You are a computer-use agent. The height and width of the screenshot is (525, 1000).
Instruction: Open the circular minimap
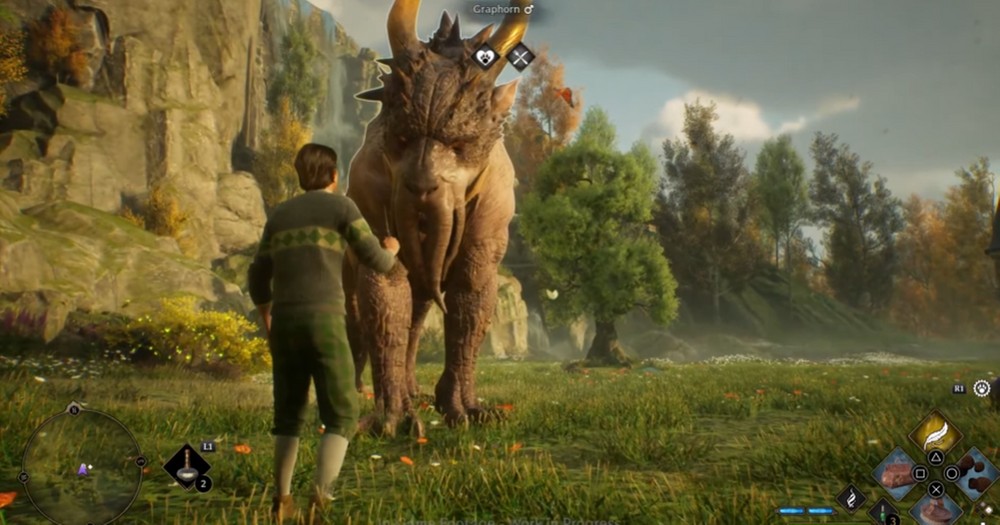[81, 465]
